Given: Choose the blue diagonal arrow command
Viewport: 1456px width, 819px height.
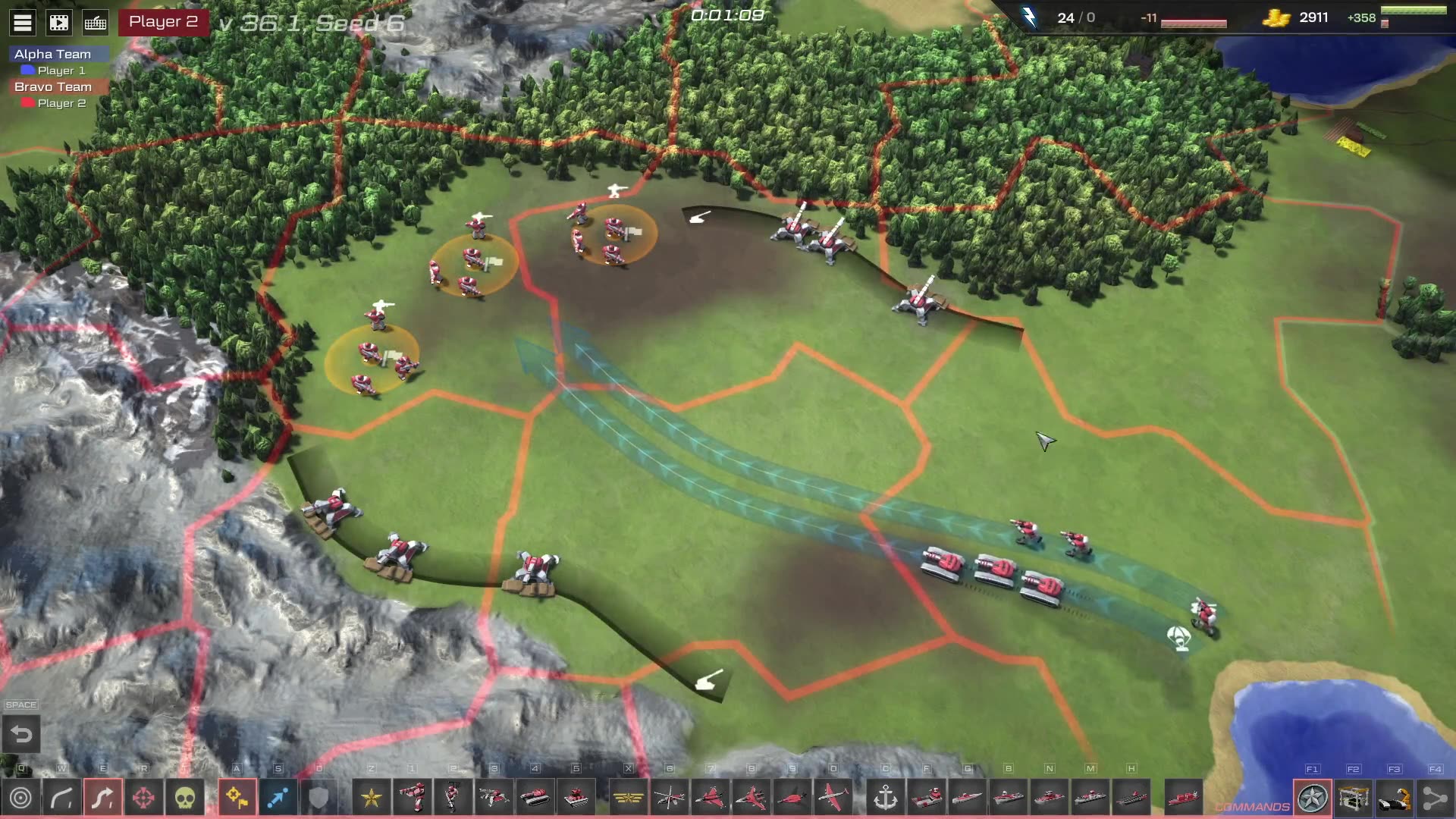Looking at the screenshot, I should [x=278, y=798].
